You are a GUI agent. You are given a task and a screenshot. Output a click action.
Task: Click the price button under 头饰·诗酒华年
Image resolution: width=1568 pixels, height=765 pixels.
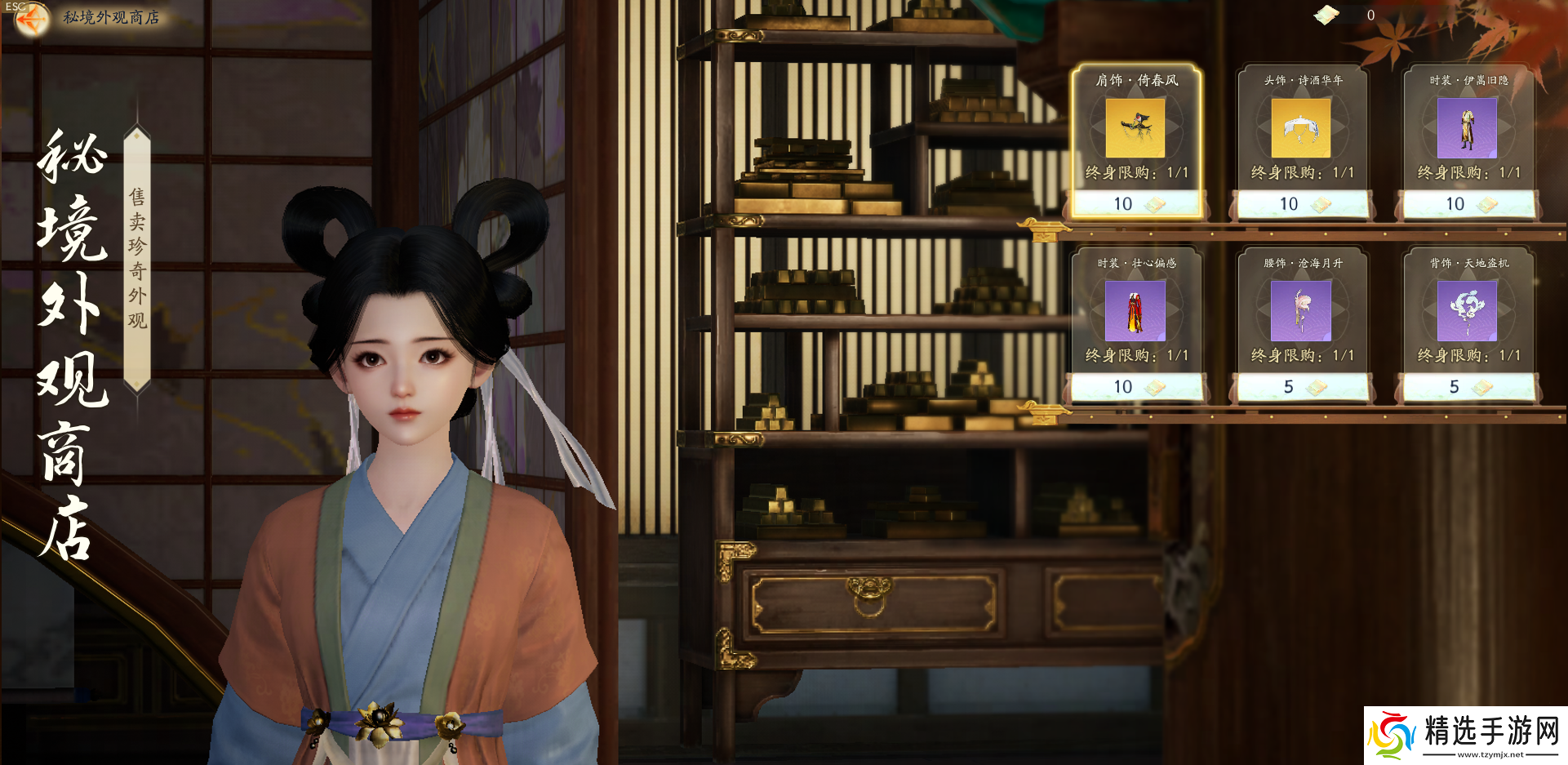click(x=1303, y=204)
